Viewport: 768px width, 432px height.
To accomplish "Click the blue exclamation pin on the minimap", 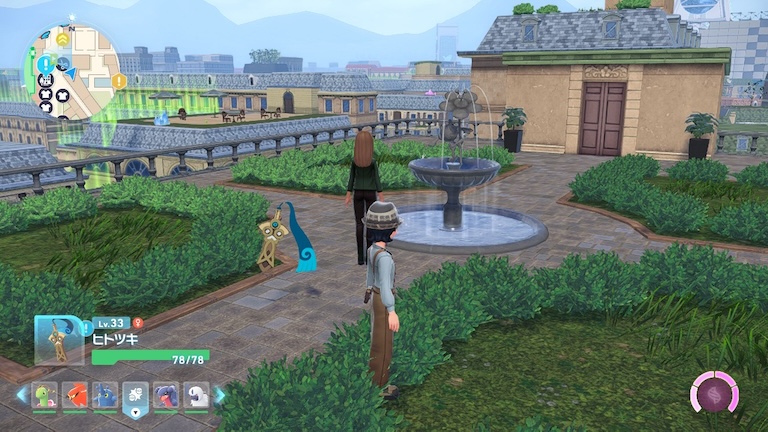I will click(x=45, y=66).
